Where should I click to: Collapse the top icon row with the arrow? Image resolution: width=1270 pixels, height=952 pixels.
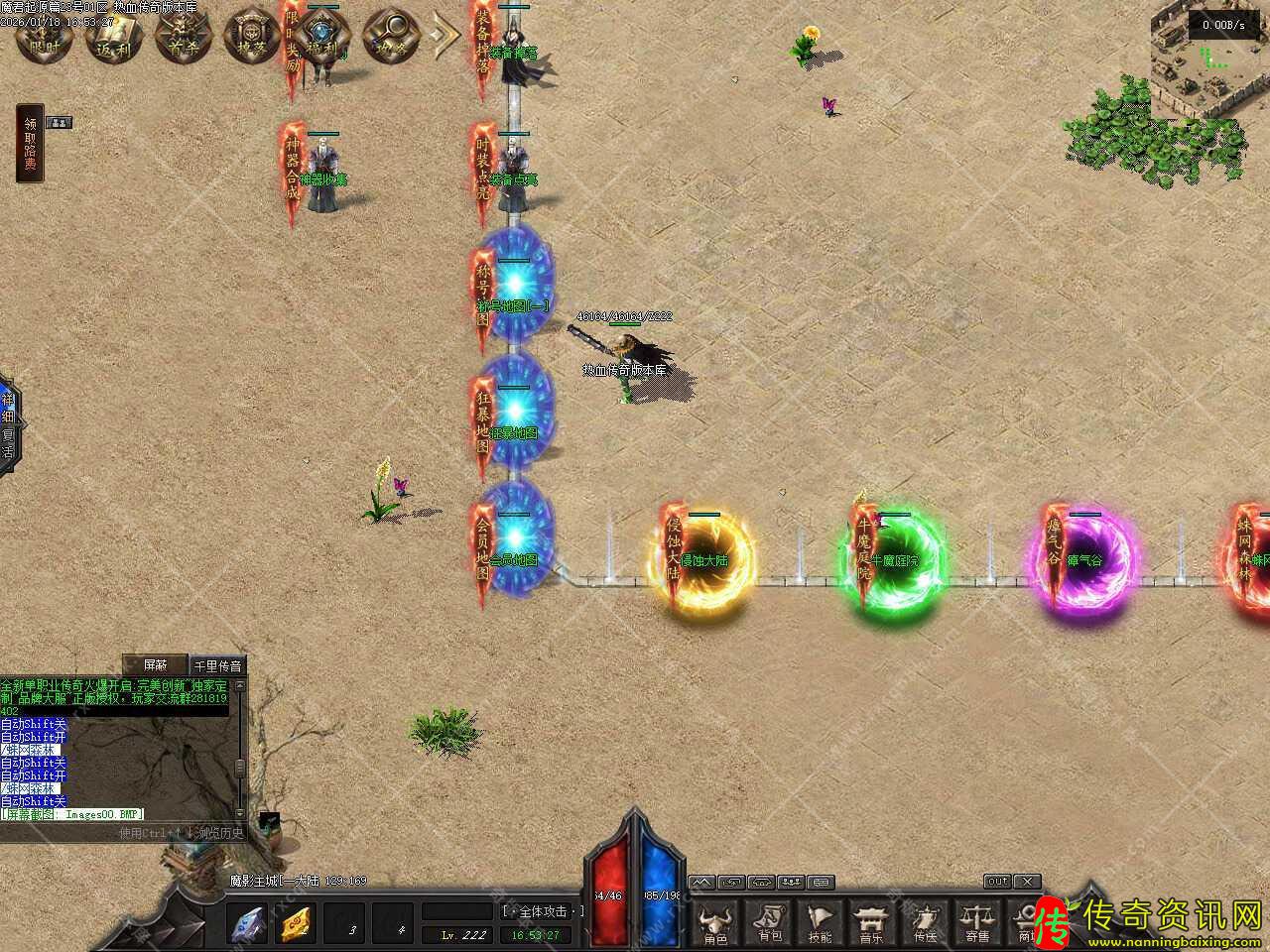(x=444, y=37)
